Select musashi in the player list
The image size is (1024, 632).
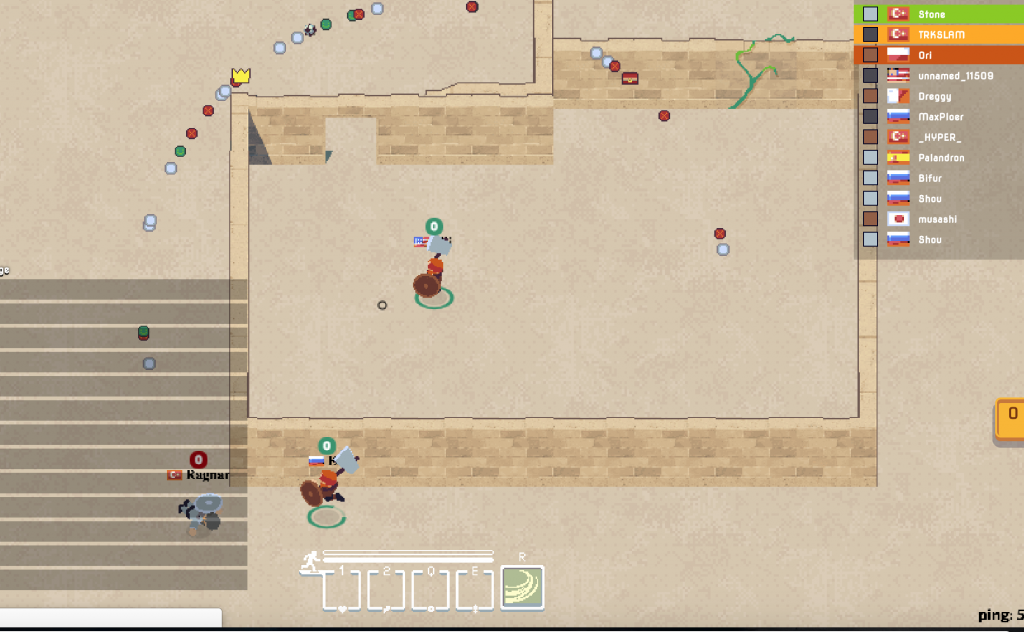[938, 219]
